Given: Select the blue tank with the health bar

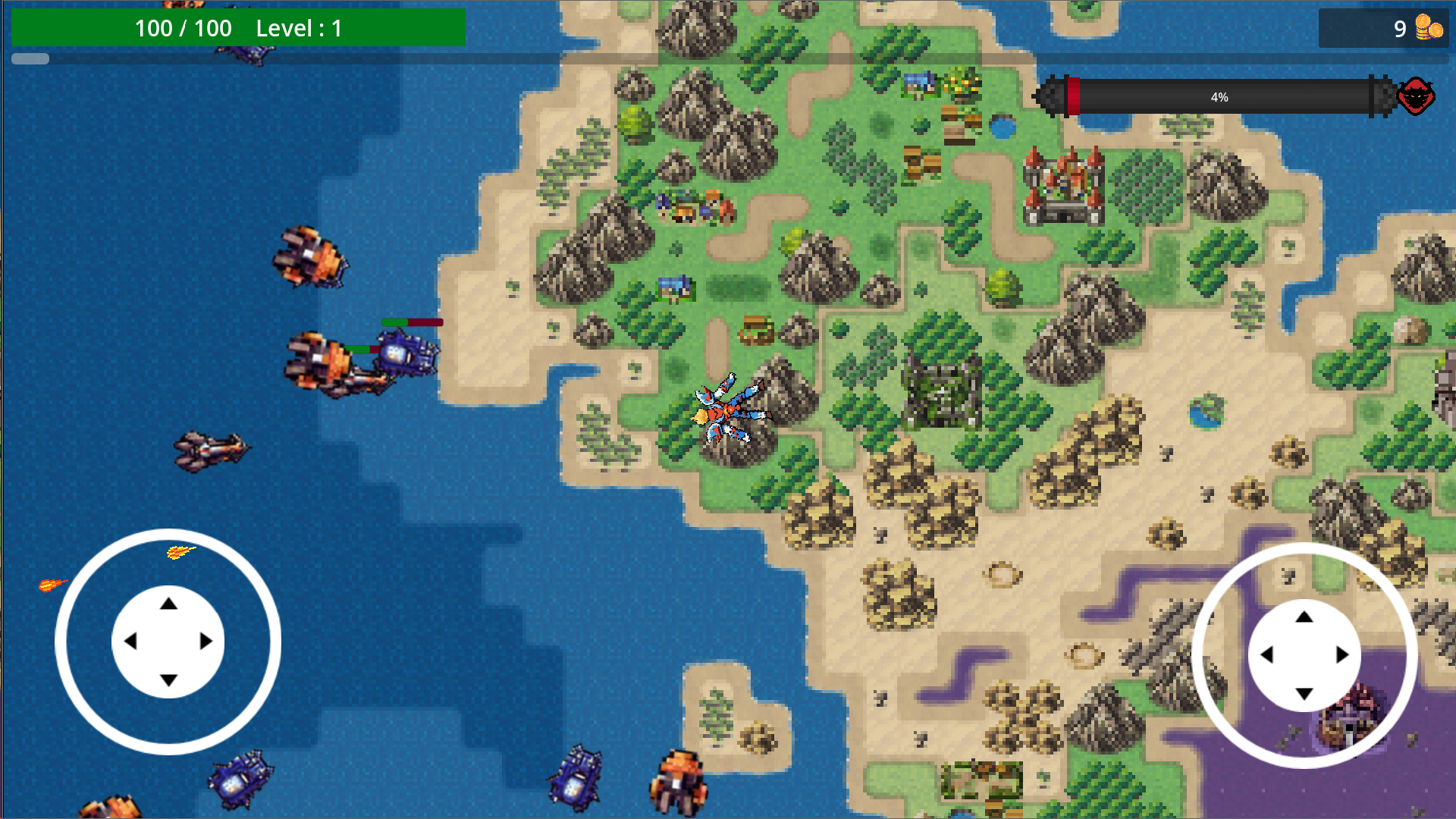Looking at the screenshot, I should tap(406, 354).
